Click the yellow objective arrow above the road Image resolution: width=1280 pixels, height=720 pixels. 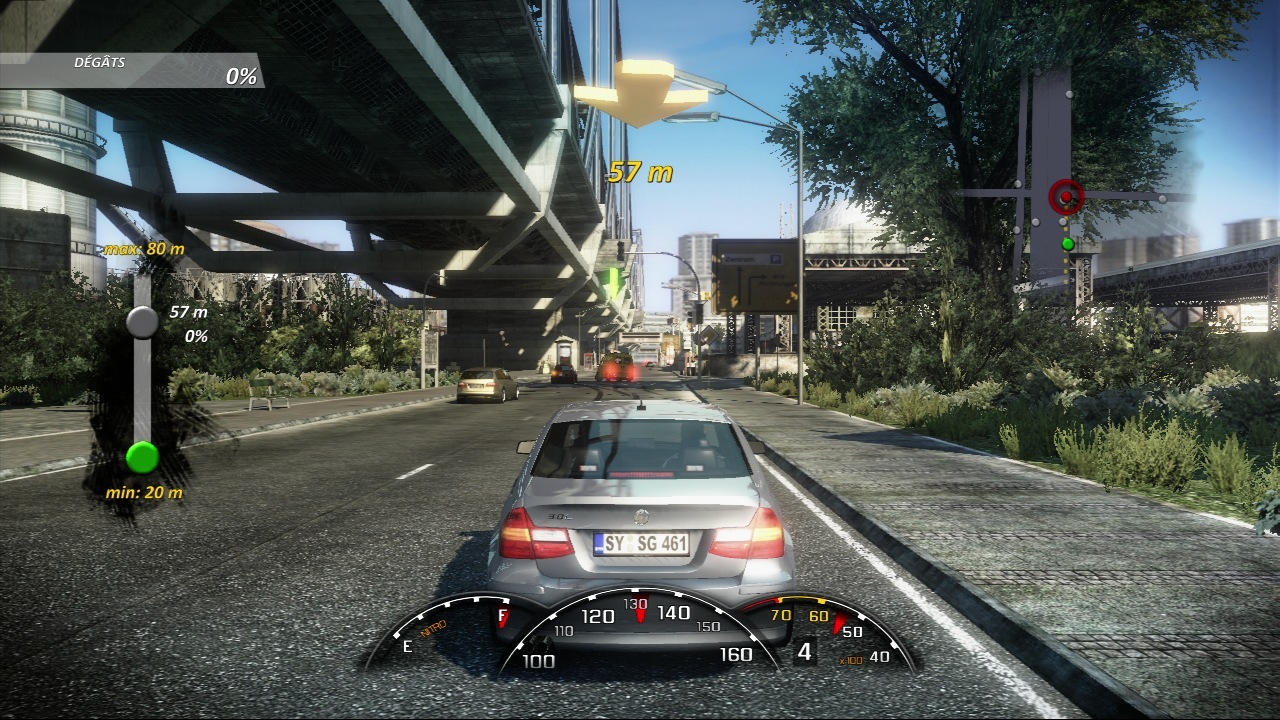641,93
